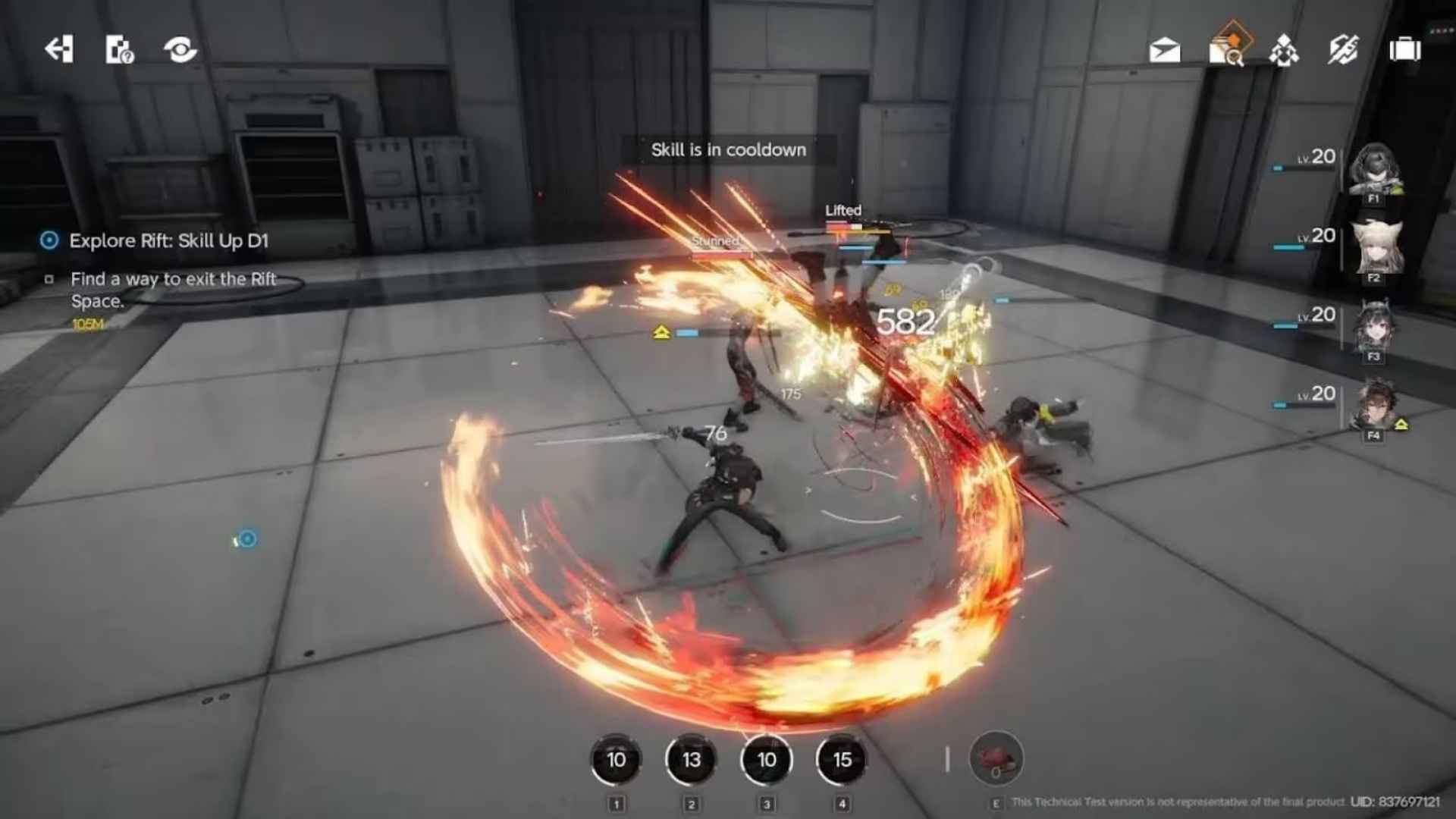
Task: Open the briefcase inventory icon
Action: tap(1407, 50)
